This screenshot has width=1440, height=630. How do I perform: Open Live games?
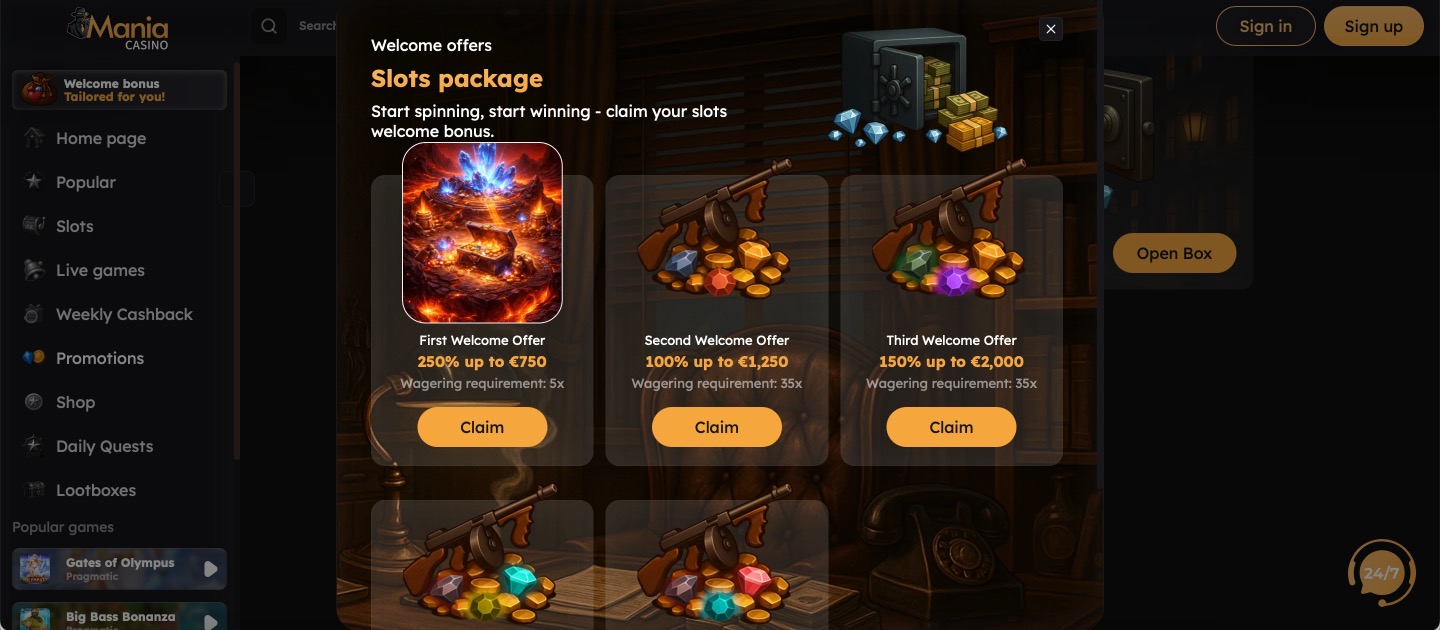[100, 271]
